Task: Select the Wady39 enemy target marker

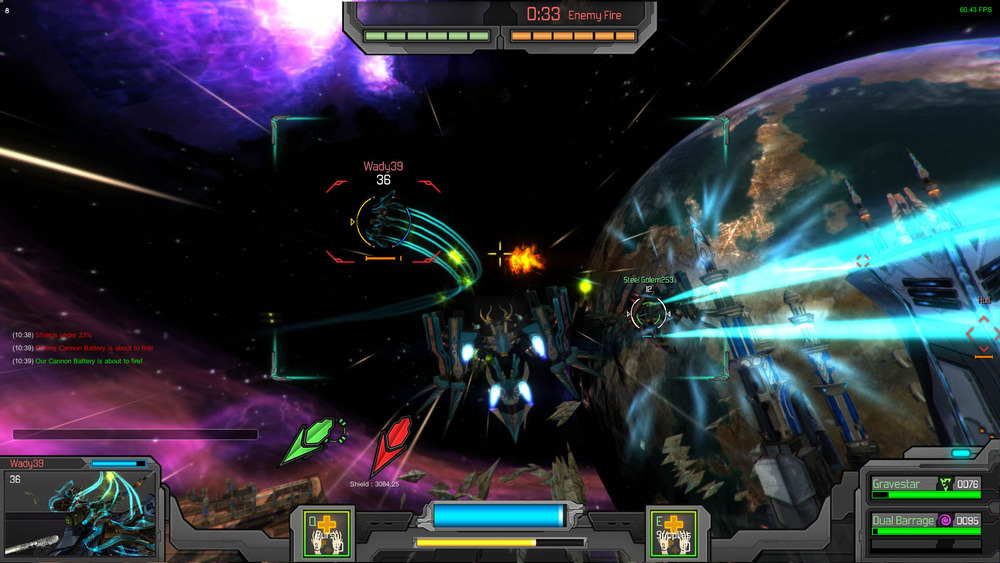Action: click(383, 222)
